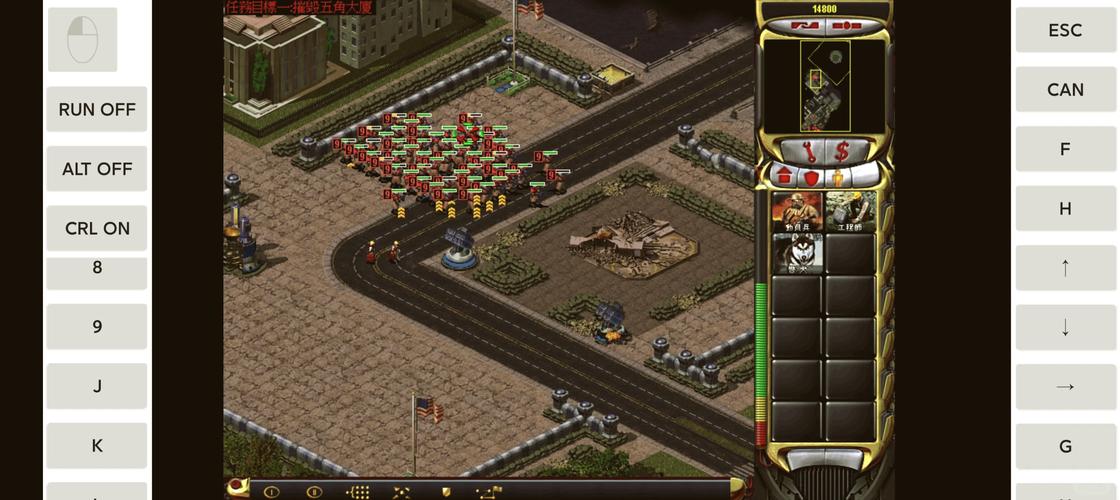1120x500 pixels.
Task: Select team two button on command bar
Action: tap(314, 492)
